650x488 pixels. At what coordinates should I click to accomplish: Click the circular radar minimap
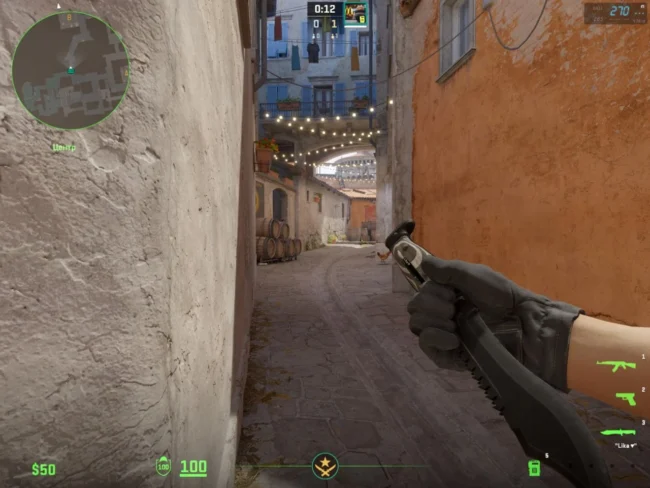click(70, 70)
